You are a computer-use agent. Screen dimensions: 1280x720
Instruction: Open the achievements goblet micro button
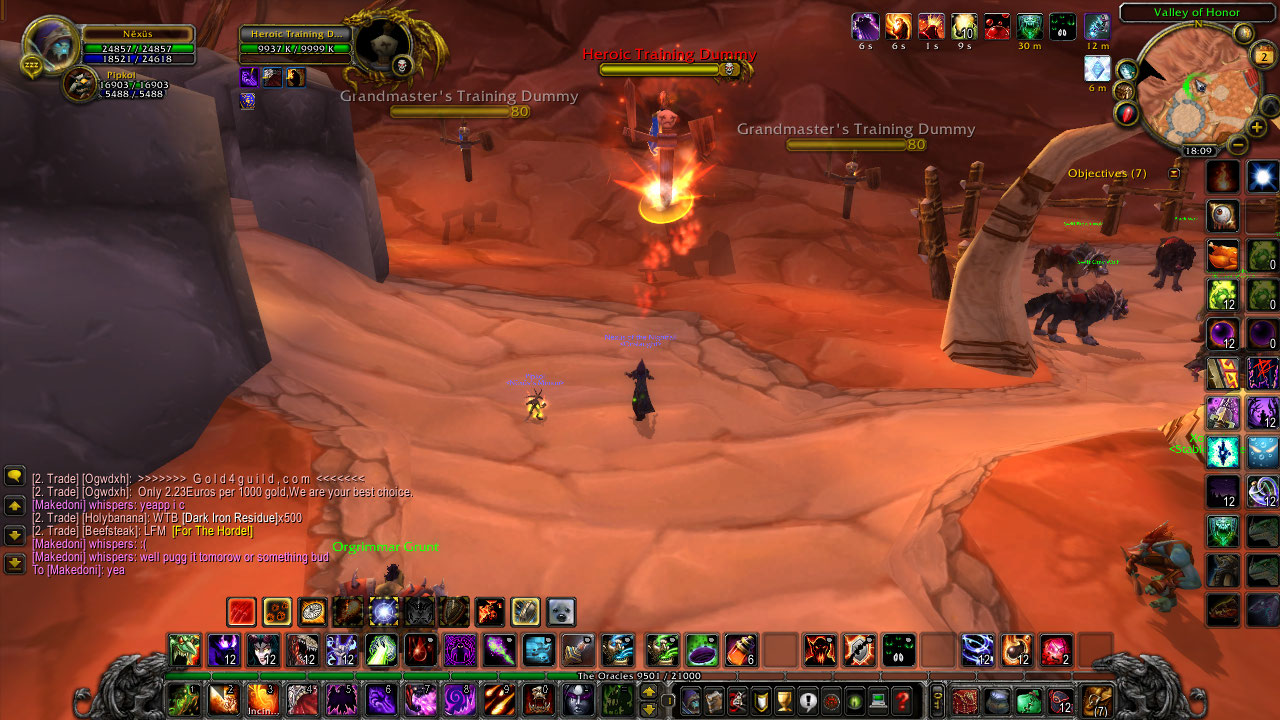point(785,700)
